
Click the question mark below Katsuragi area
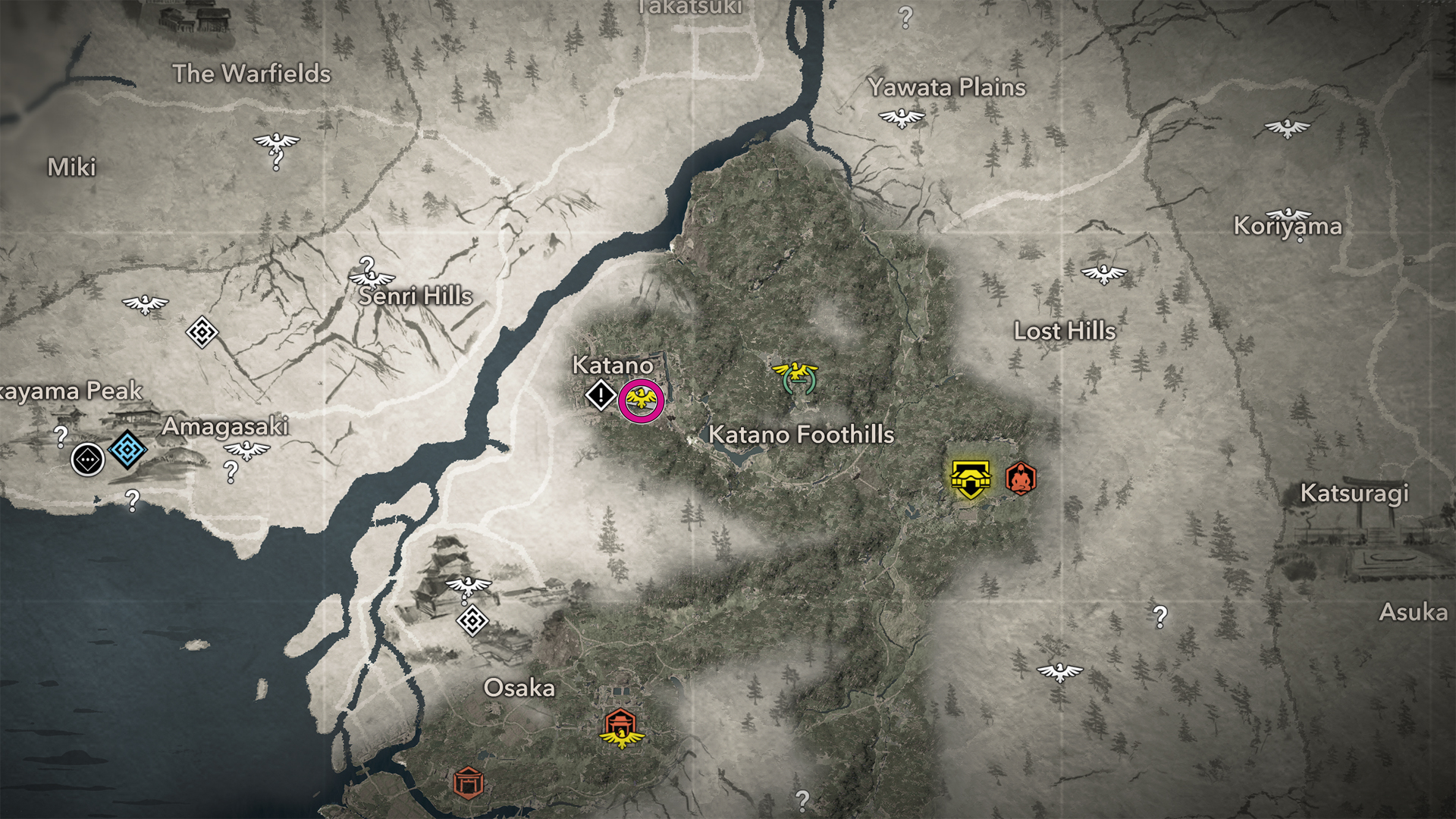1160,617
